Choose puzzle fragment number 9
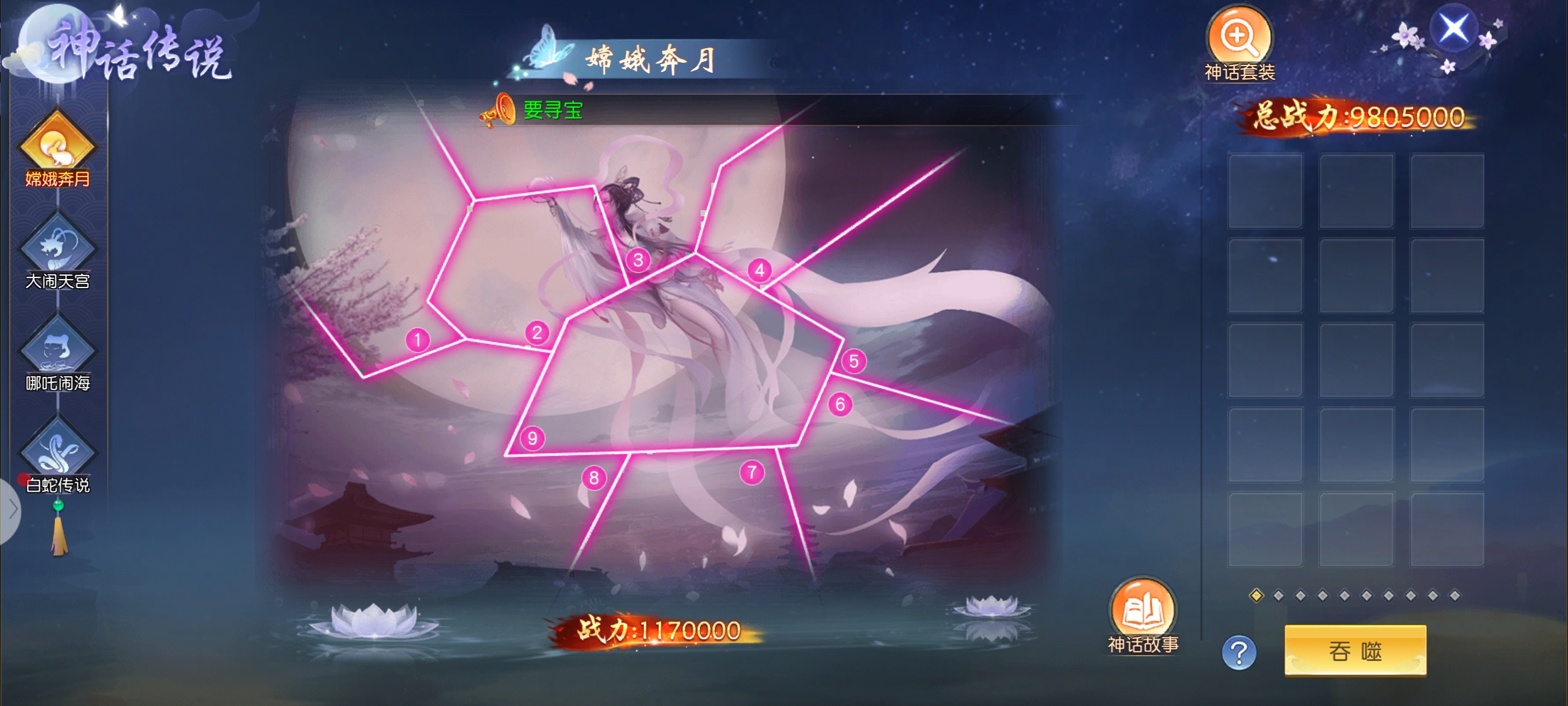Image resolution: width=1568 pixels, height=706 pixels. [532, 438]
